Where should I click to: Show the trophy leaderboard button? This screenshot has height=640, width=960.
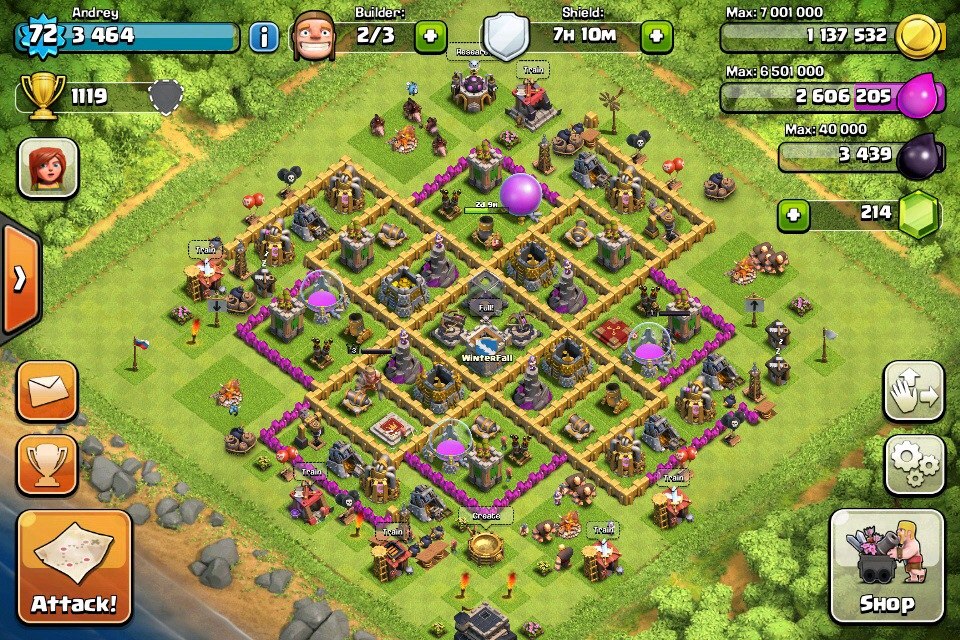[x=48, y=464]
